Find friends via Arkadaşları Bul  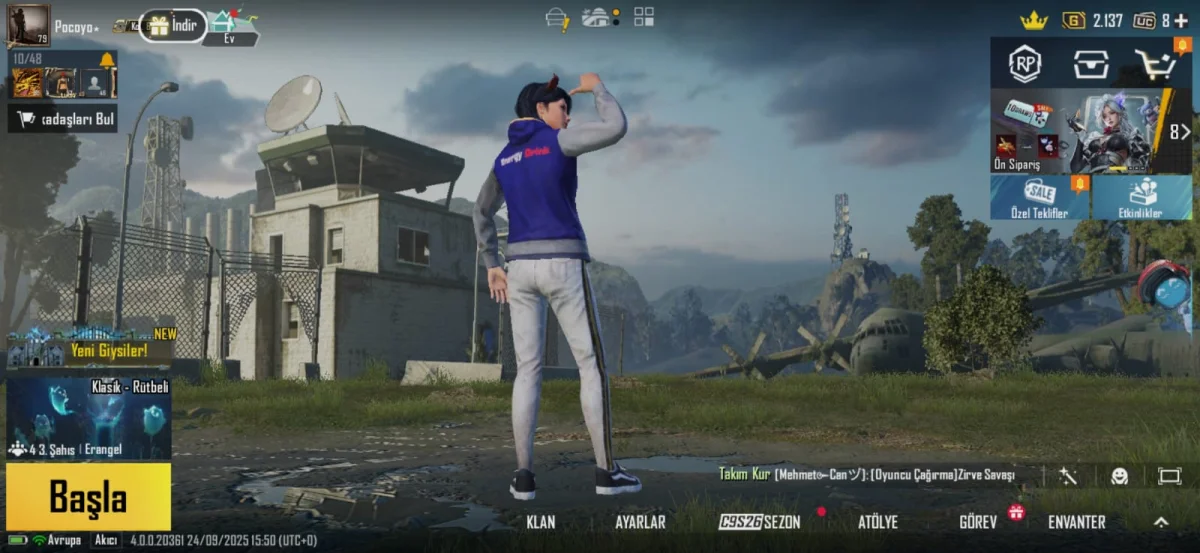click(62, 119)
